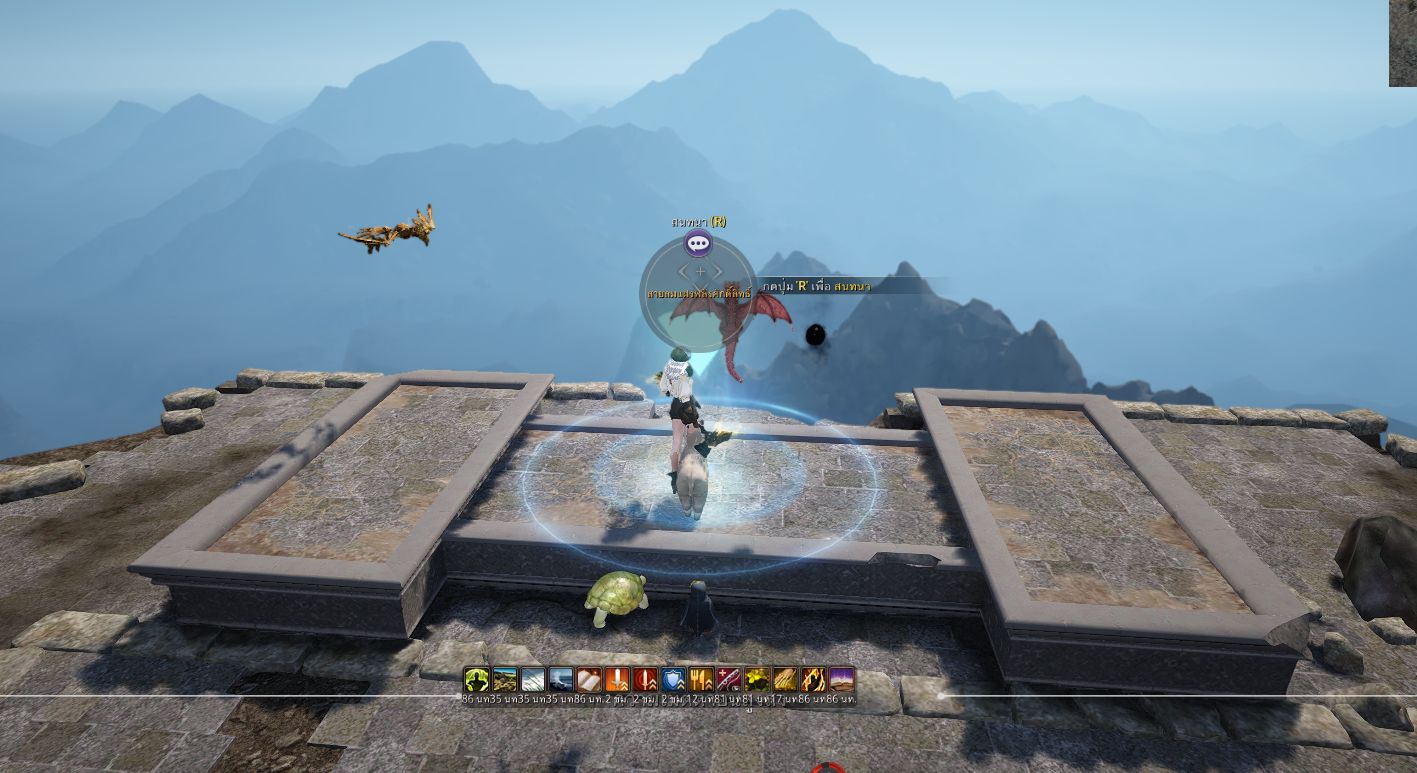The image size is (1417, 773).
Task: Click the red rod with plus buff icon
Action: click(x=729, y=680)
